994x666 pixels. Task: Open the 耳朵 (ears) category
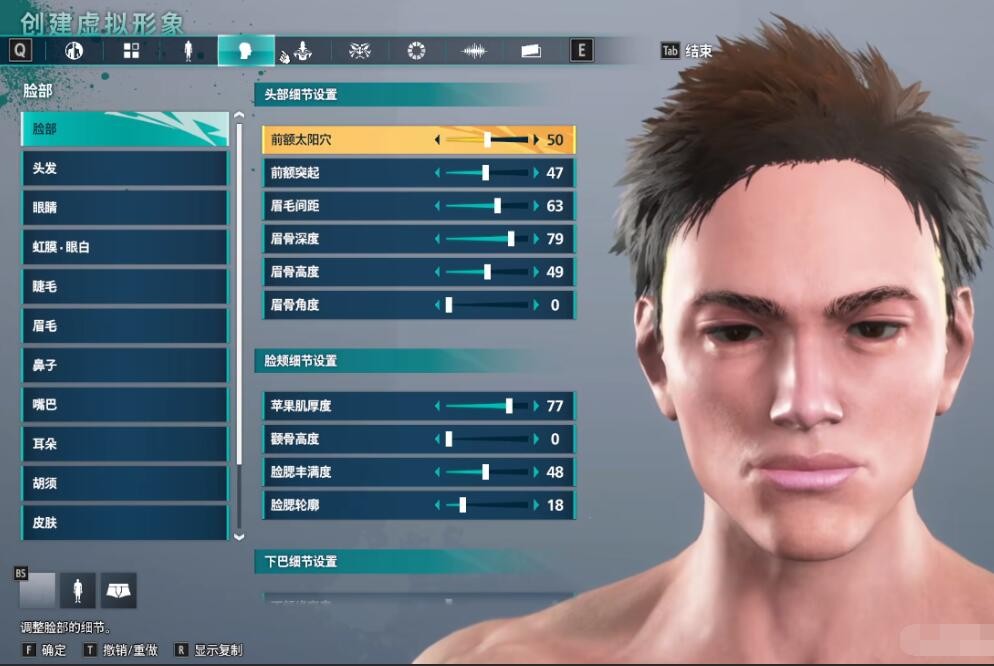pyautogui.click(x=124, y=443)
